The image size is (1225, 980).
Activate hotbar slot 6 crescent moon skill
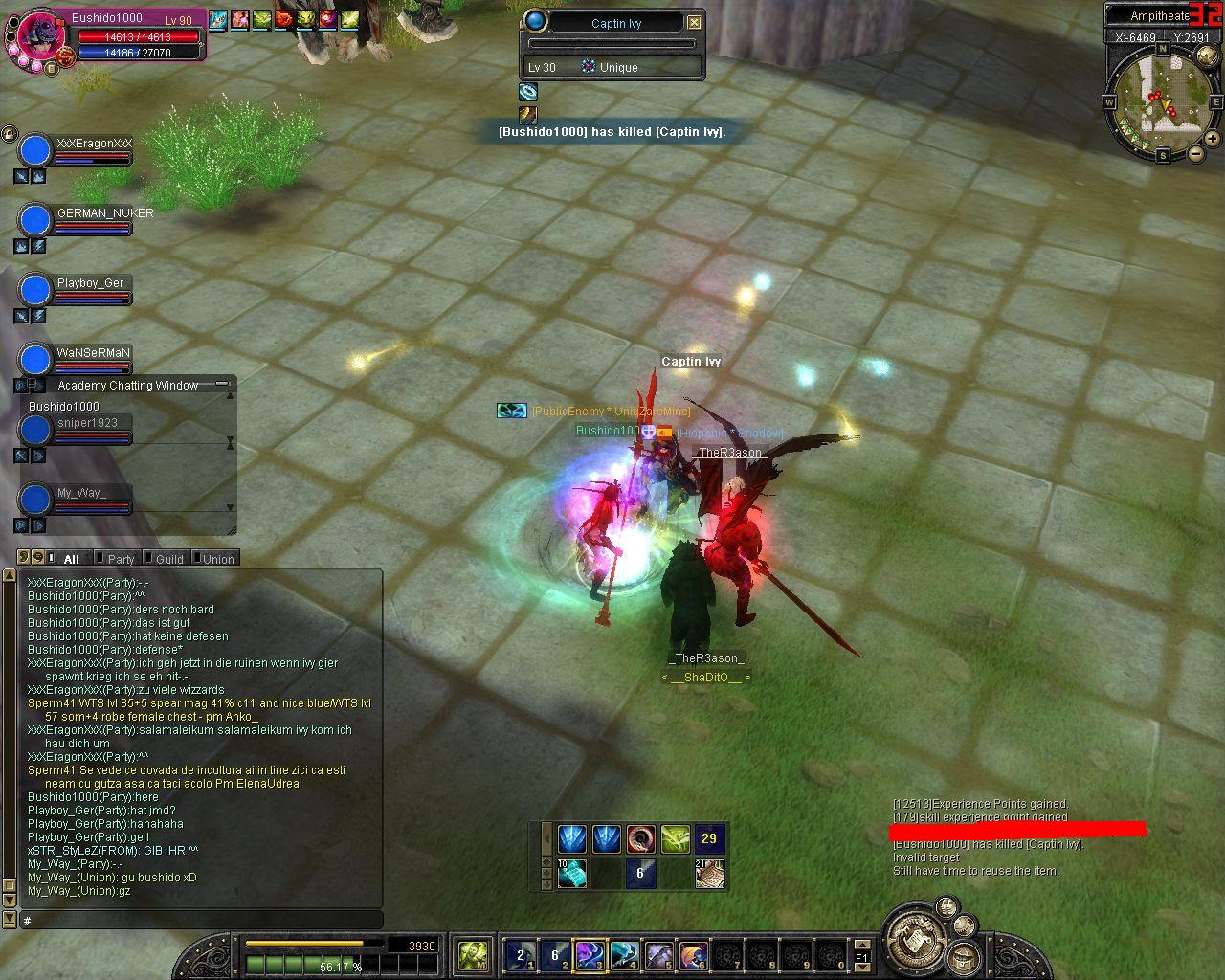click(693, 954)
